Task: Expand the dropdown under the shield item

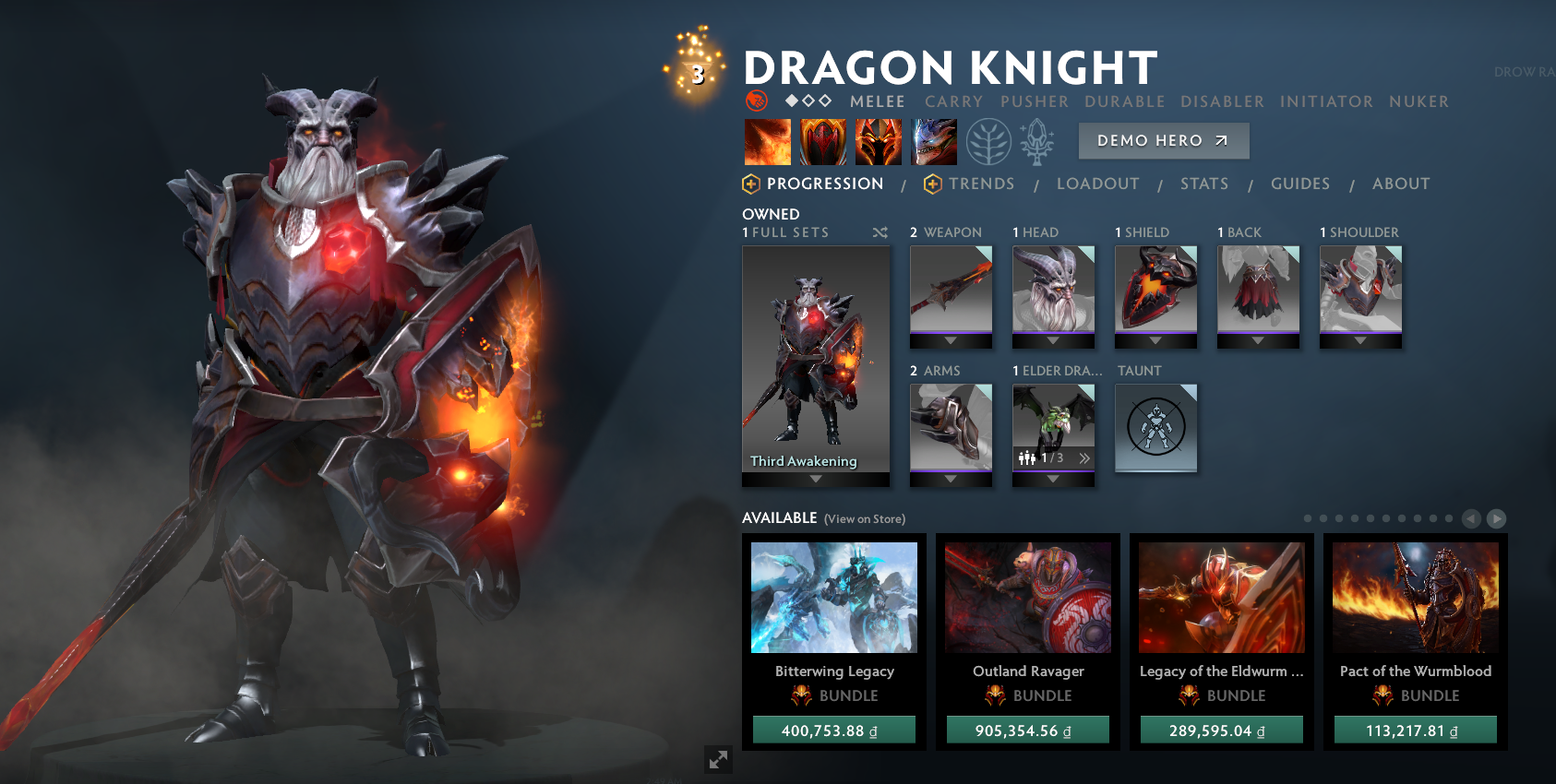Action: pyautogui.click(x=1155, y=340)
